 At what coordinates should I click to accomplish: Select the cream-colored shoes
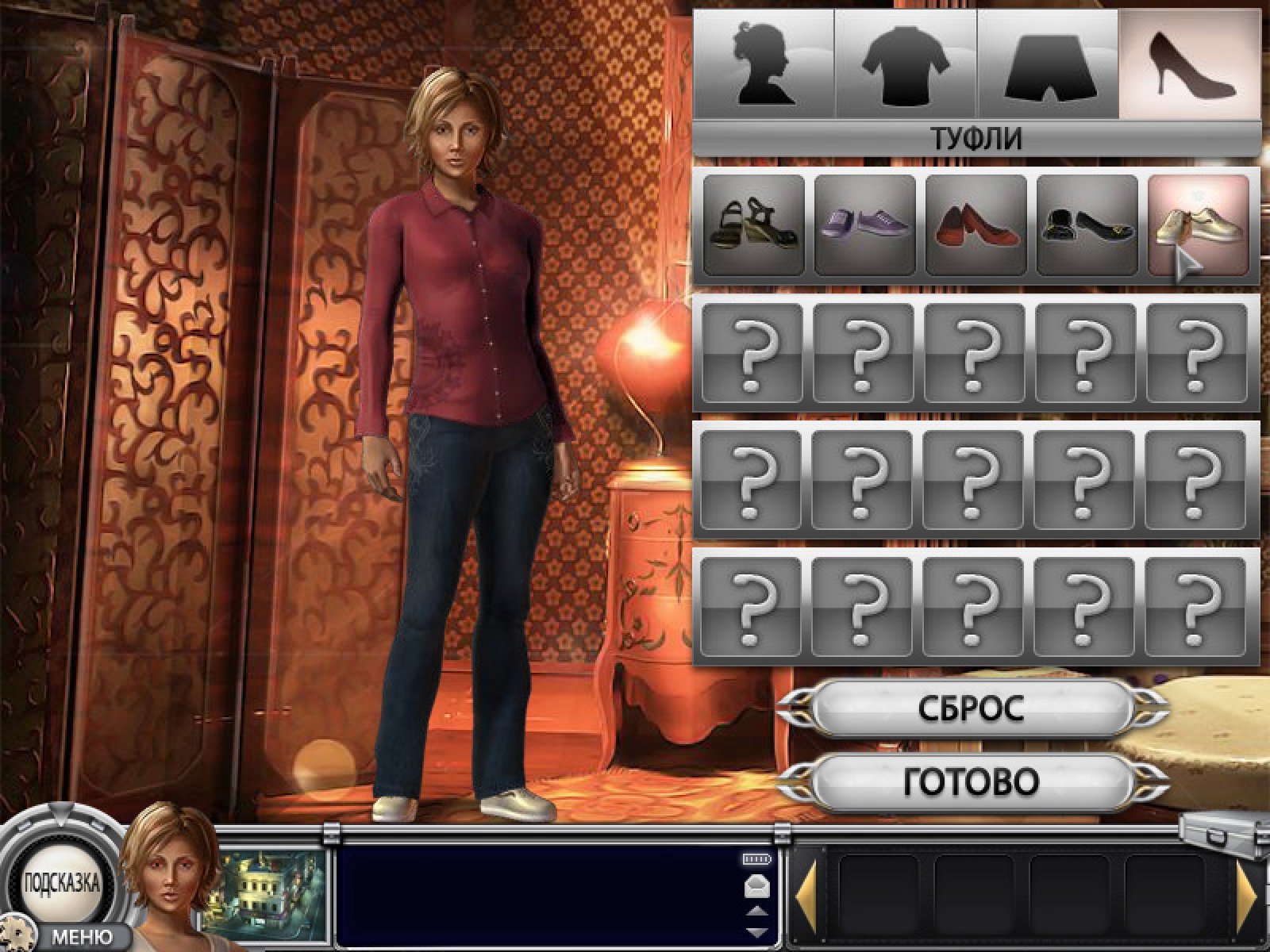(x=1198, y=225)
